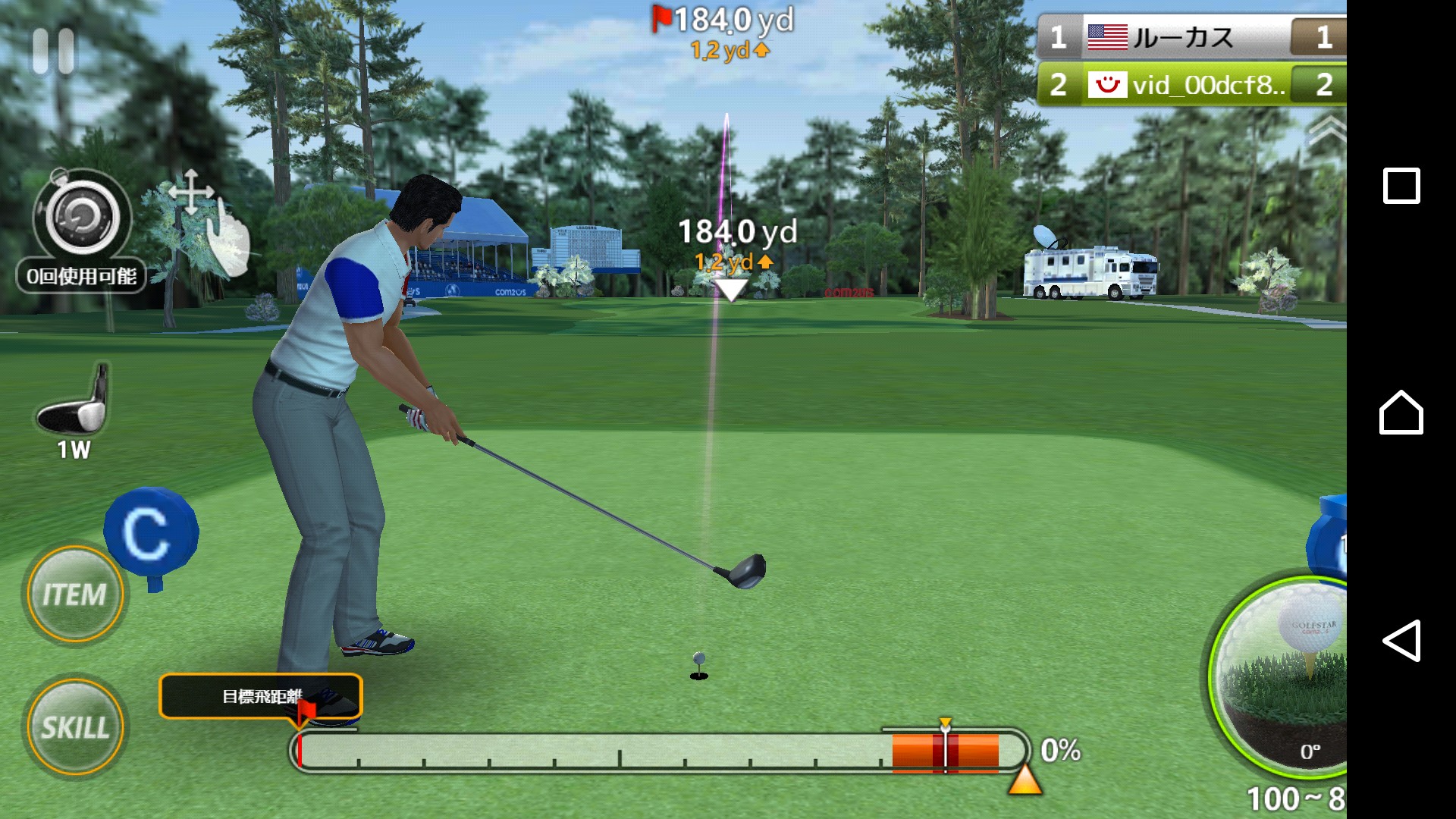
Task: Tap the golf ball impact selector
Action: click(1289, 667)
